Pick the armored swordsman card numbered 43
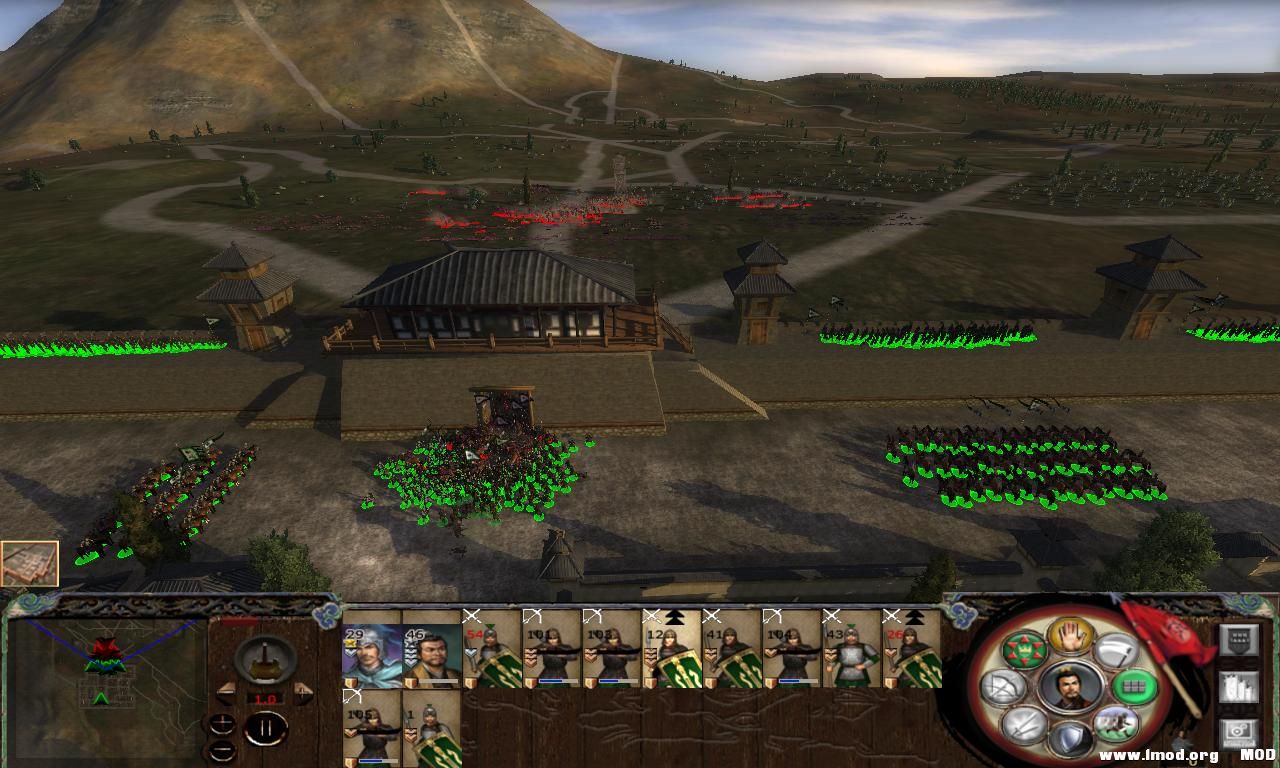 [x=852, y=649]
